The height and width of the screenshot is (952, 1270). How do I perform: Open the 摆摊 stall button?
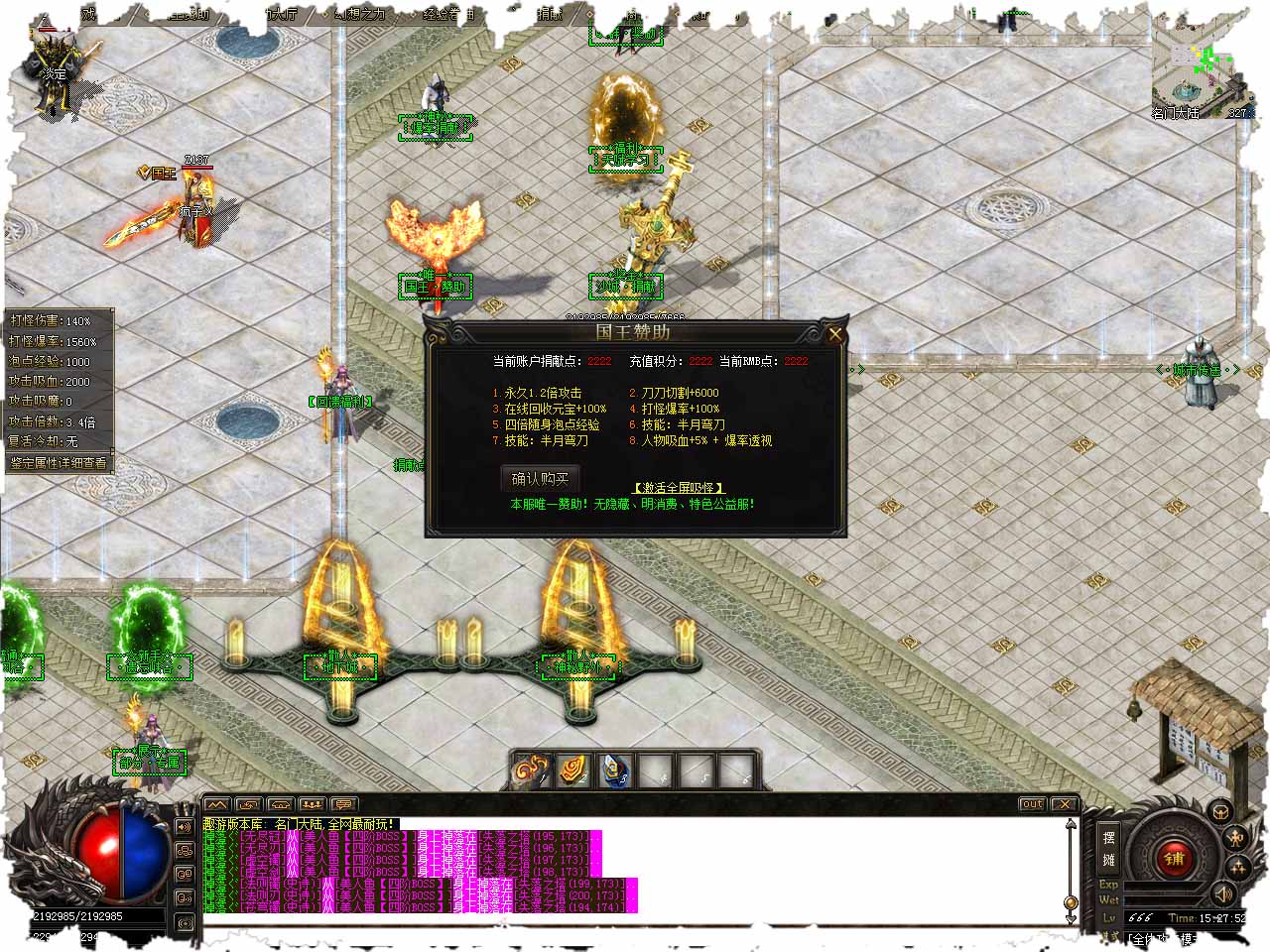point(1109,848)
